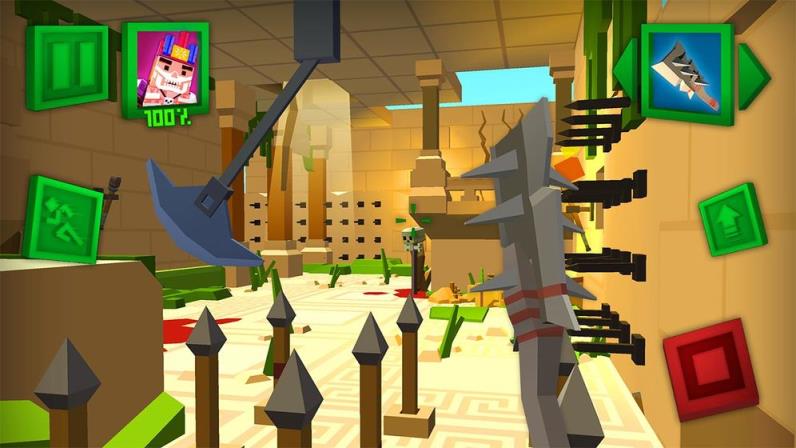Attack with the red square button
796x448 pixels.
pyautogui.click(x=710, y=368)
